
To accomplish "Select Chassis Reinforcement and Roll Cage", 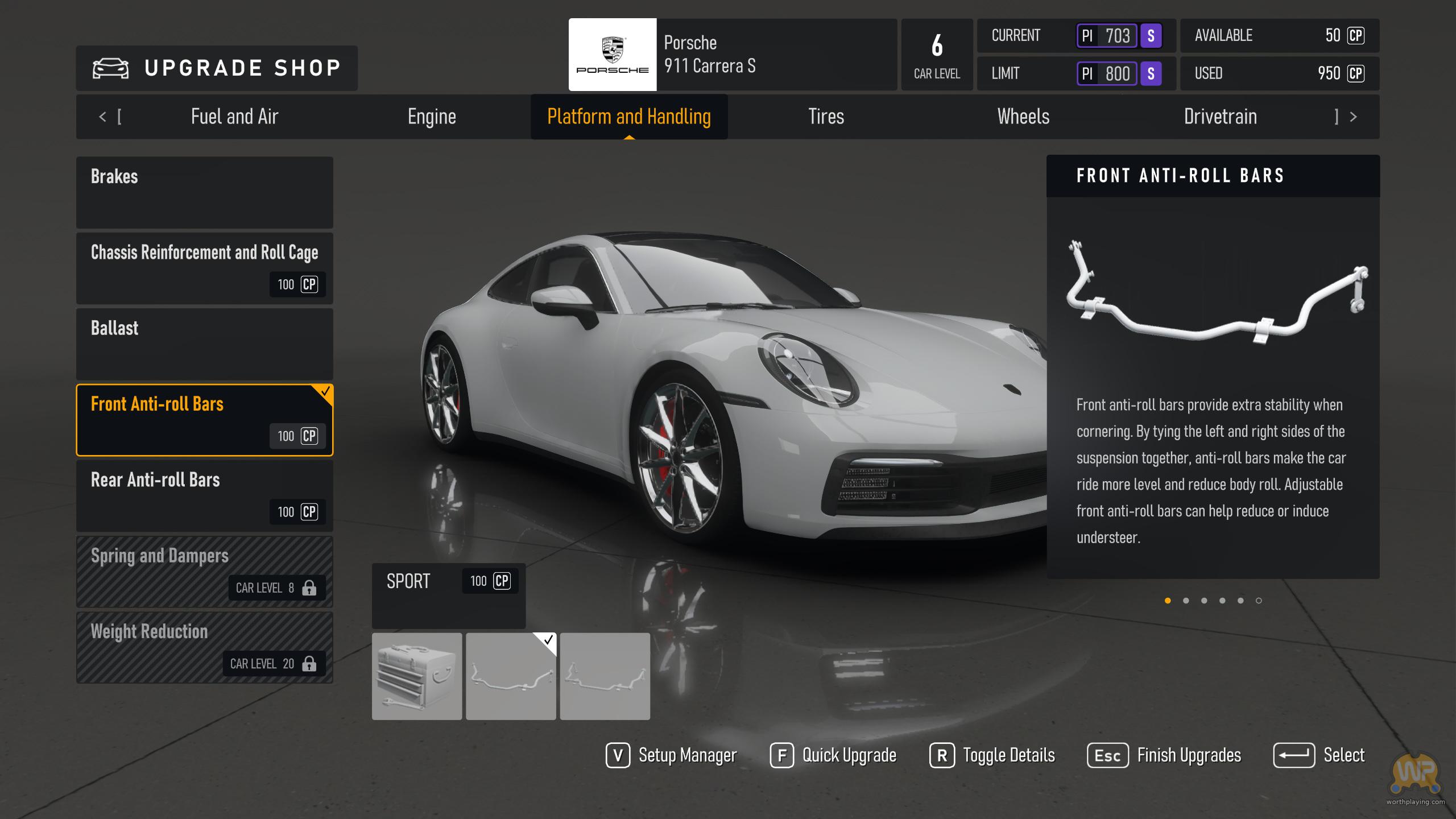I will coord(205,268).
